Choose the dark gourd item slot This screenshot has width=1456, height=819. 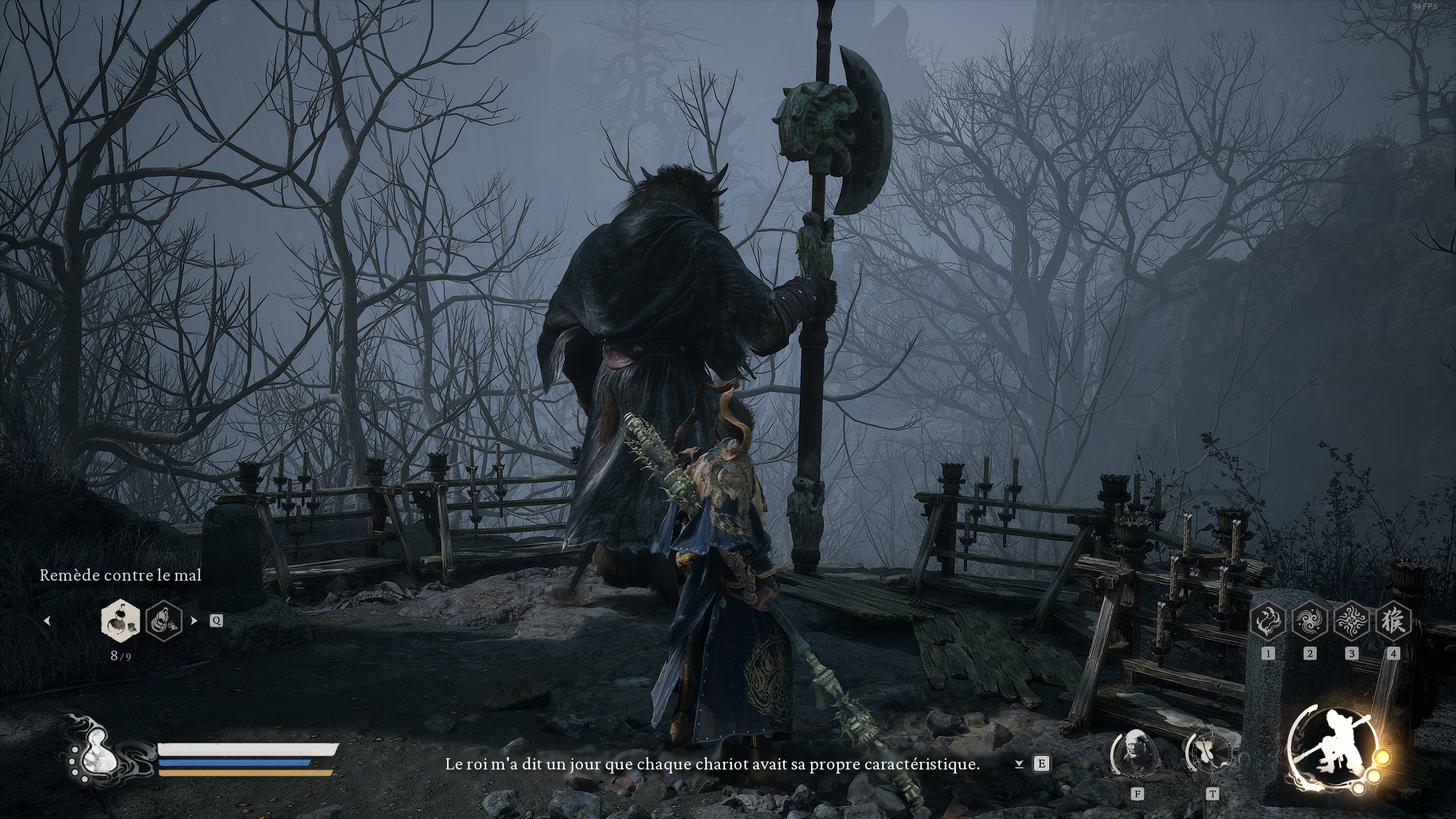click(x=164, y=621)
